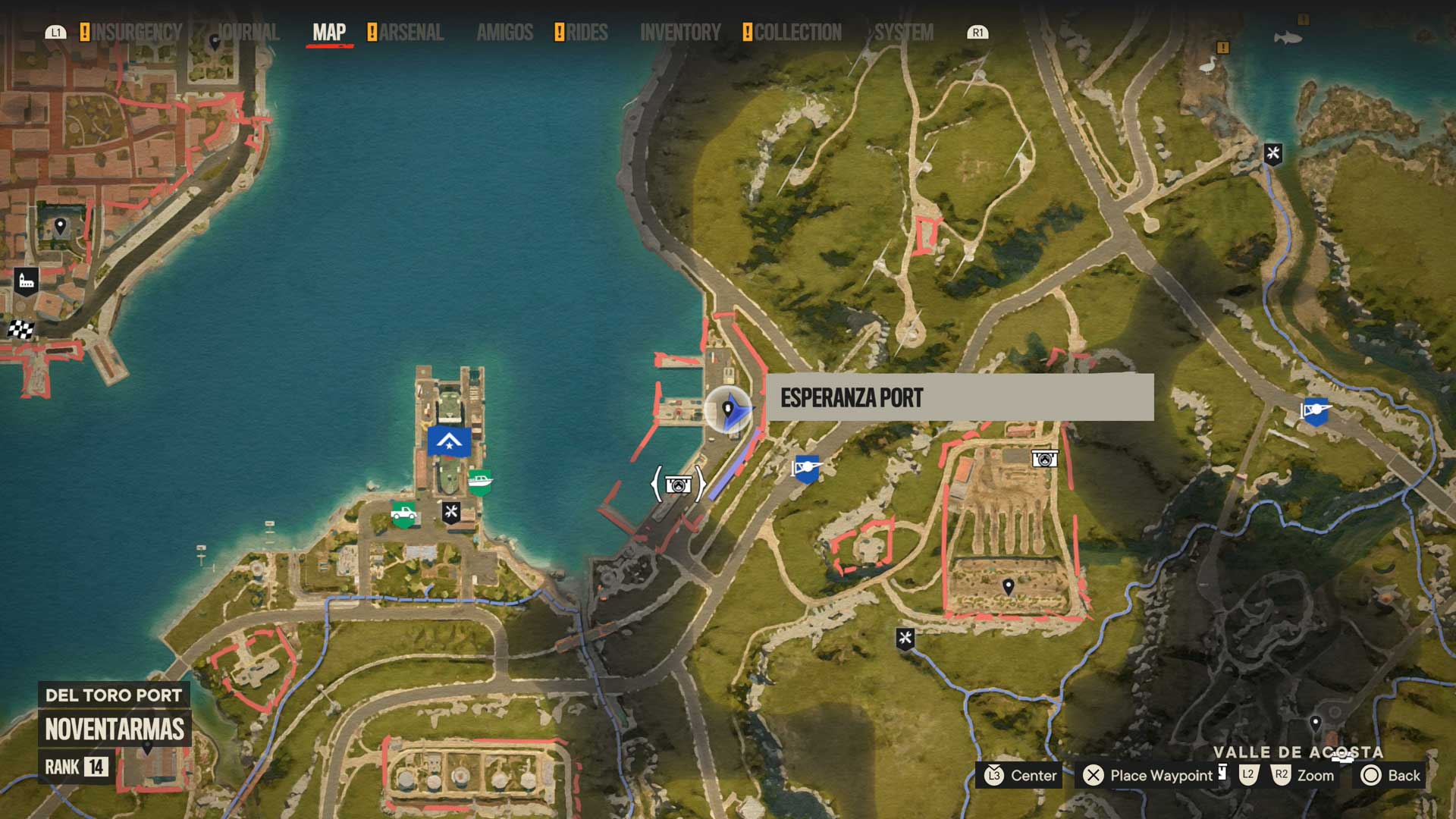
Task: Go to the Amigos tab
Action: click(x=505, y=33)
